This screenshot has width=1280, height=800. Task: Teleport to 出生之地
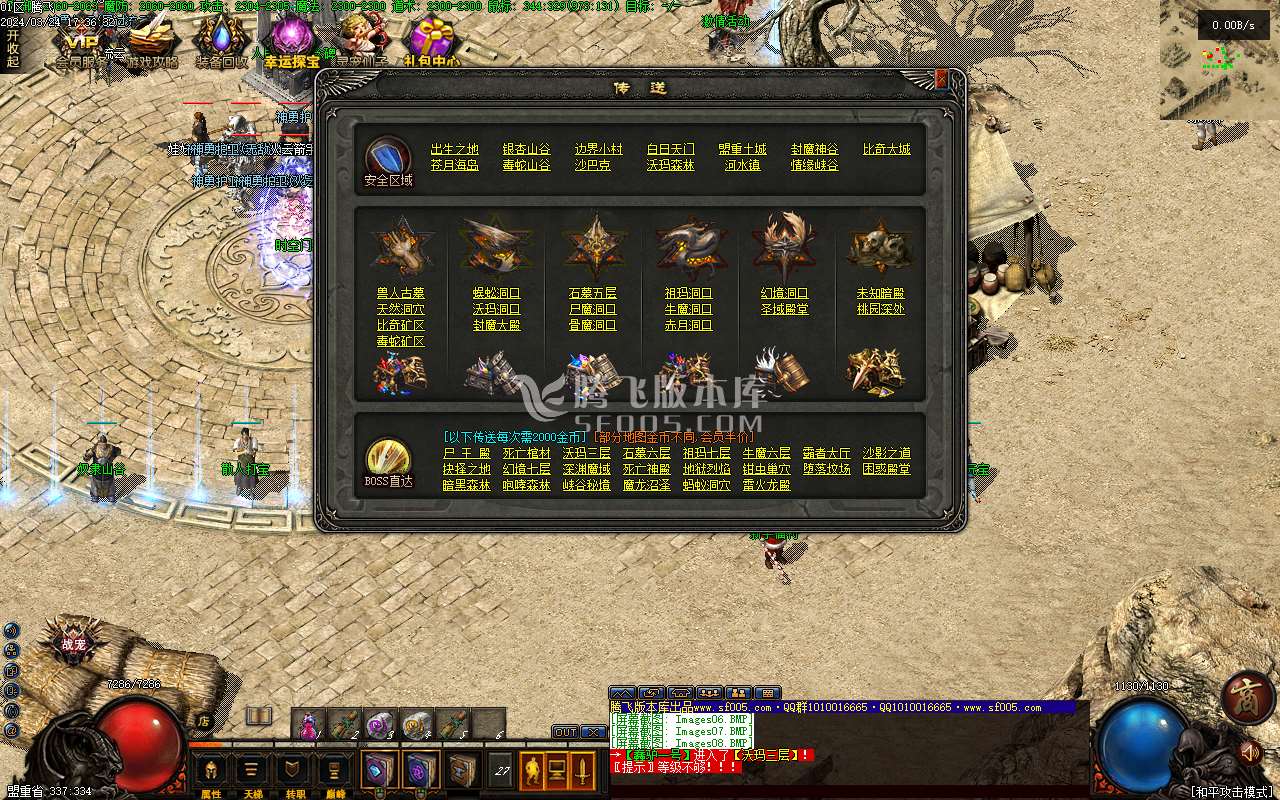(x=454, y=149)
